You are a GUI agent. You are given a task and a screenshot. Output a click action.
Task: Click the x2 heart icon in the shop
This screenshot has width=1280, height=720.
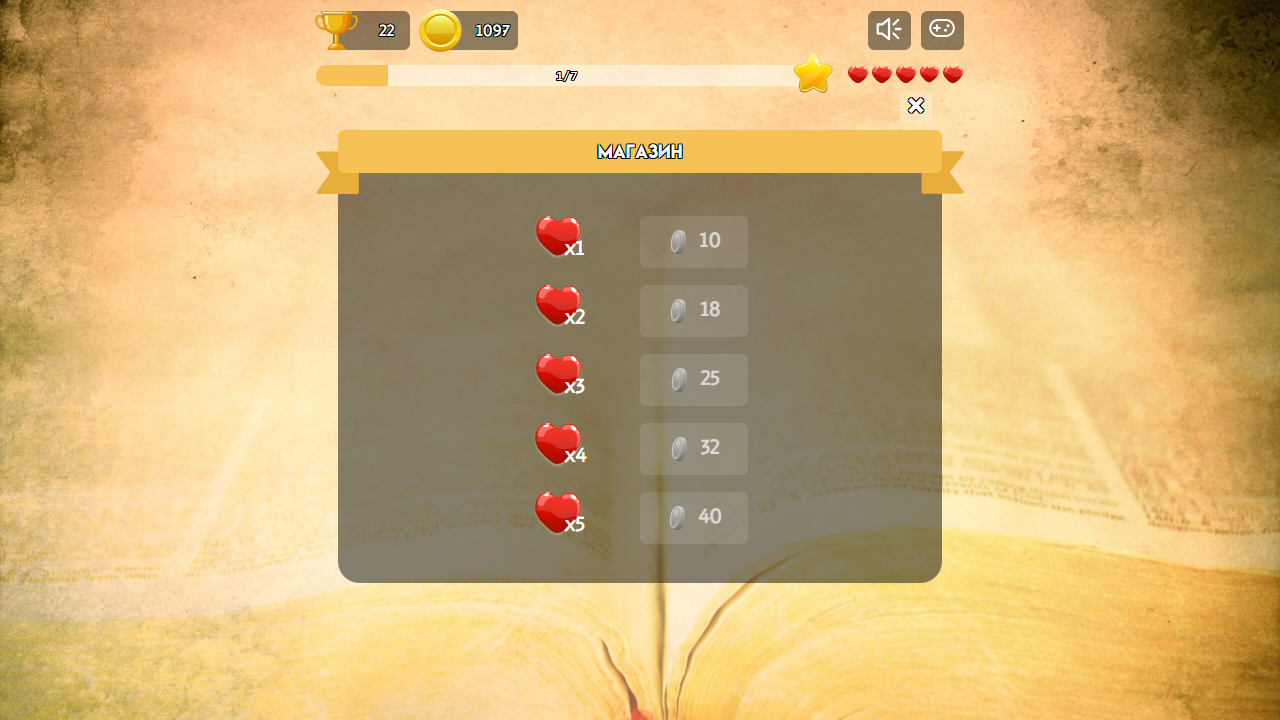tap(558, 304)
